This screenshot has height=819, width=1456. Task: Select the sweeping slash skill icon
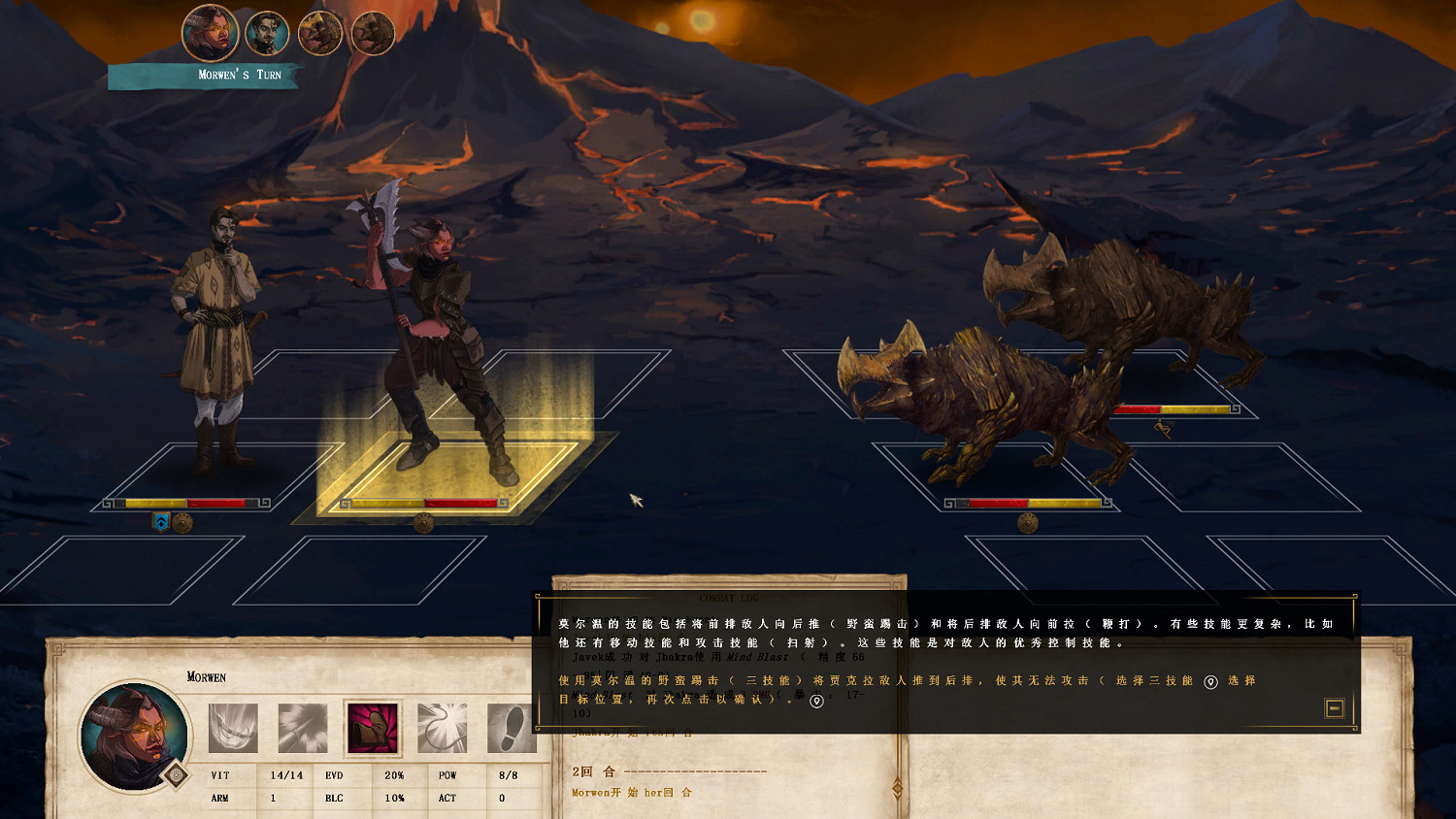click(233, 728)
